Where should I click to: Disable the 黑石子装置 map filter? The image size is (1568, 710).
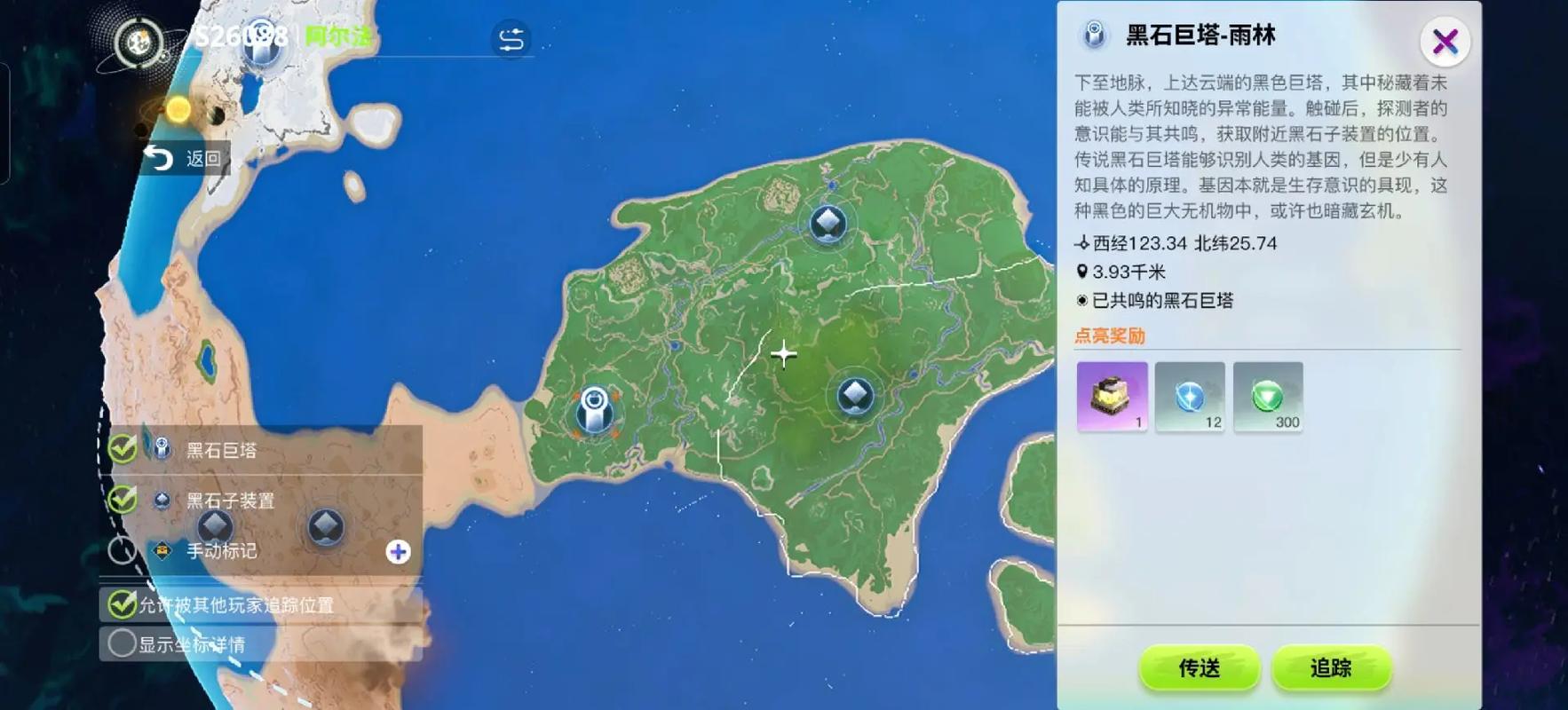pos(120,500)
